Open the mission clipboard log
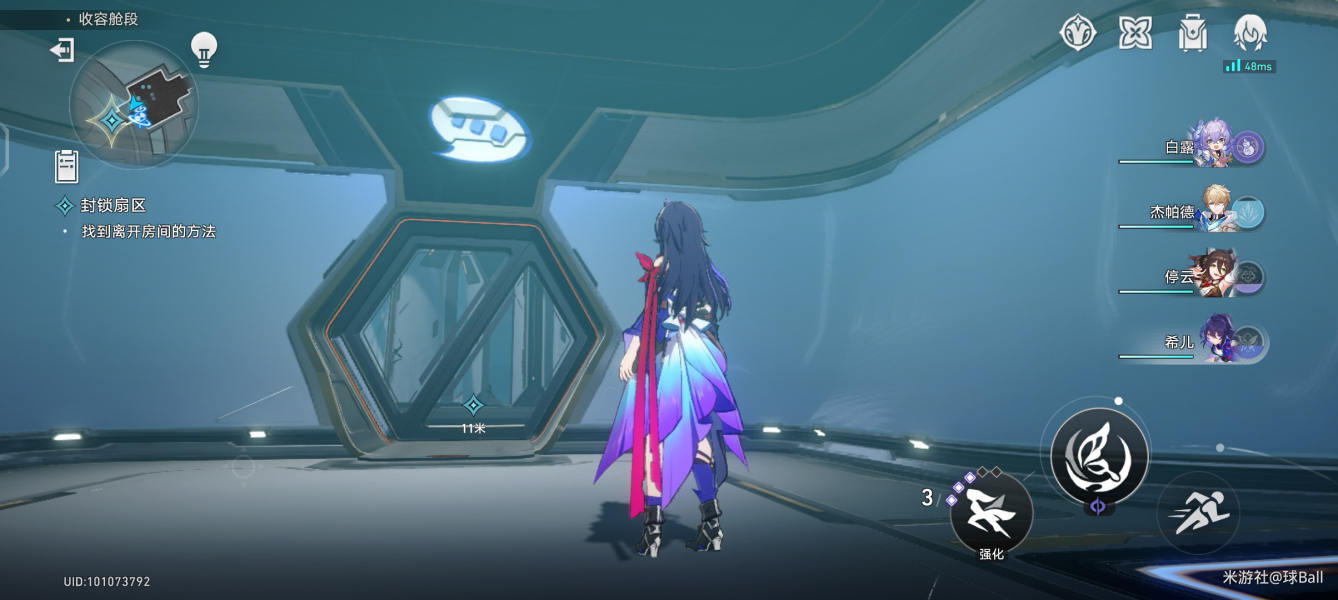Image resolution: width=1338 pixels, height=600 pixels. pyautogui.click(x=67, y=166)
